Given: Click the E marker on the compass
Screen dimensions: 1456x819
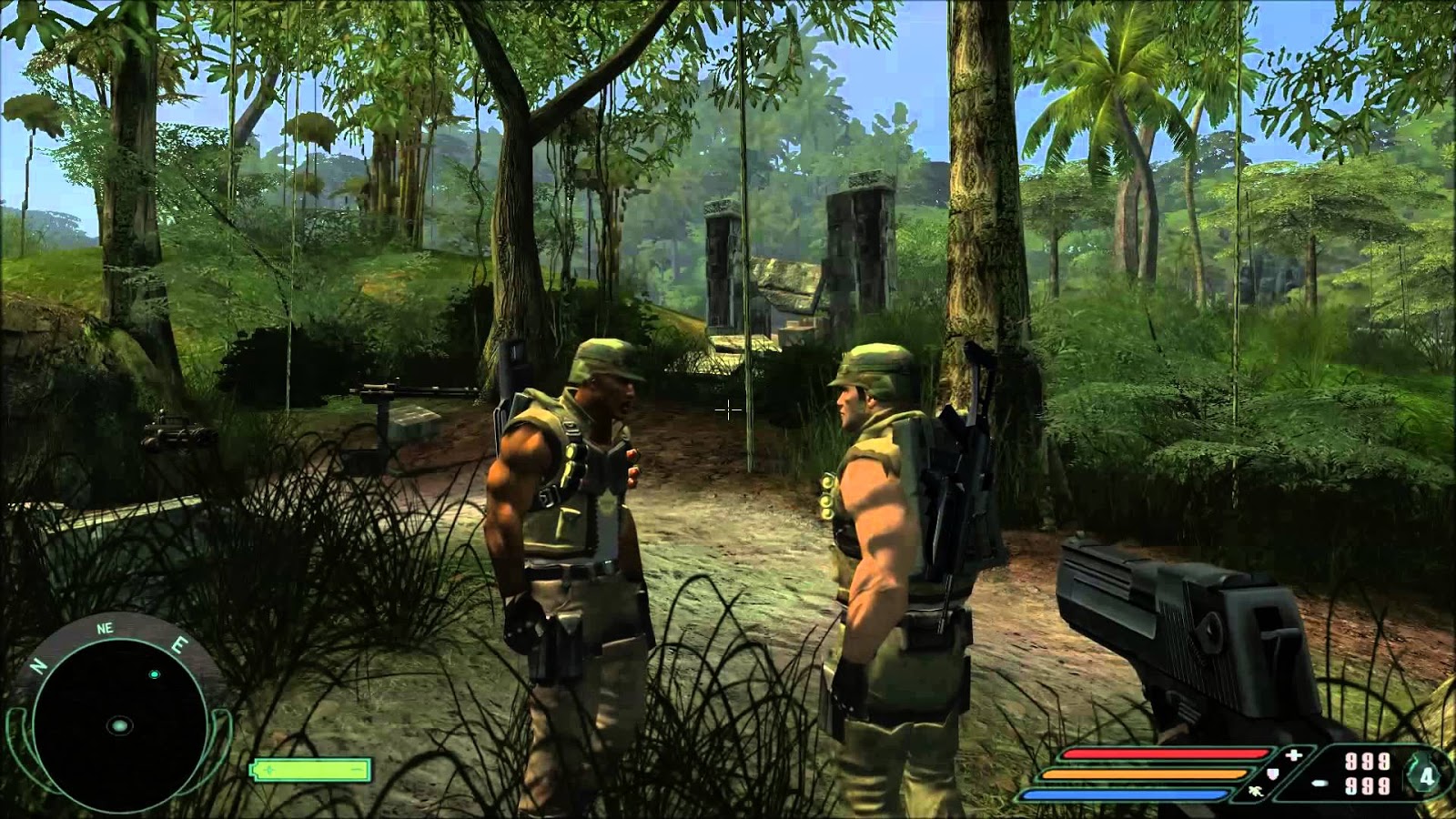Looking at the screenshot, I should [x=179, y=644].
